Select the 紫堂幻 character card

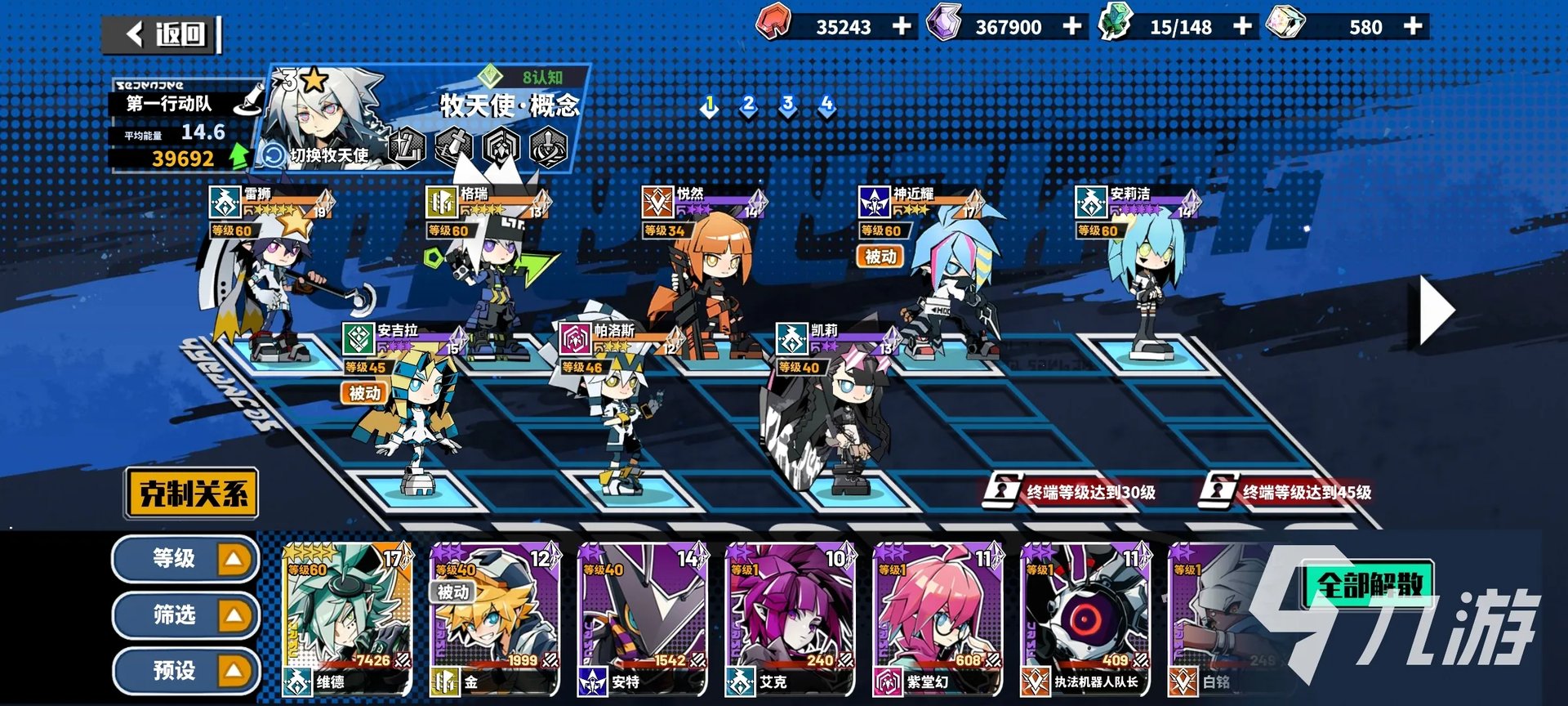pyautogui.click(x=938, y=619)
